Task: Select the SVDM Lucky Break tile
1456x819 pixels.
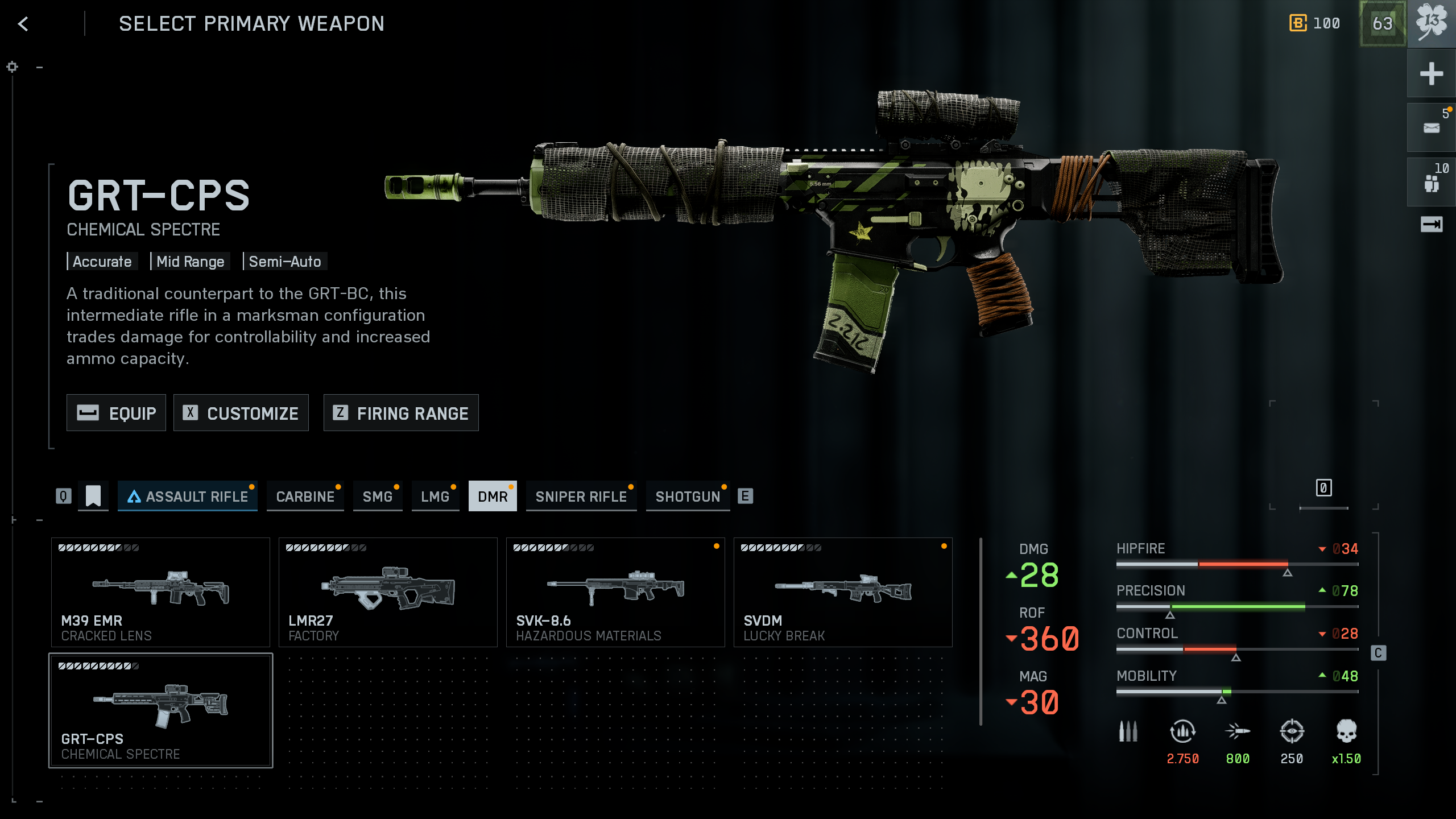Action: (843, 592)
